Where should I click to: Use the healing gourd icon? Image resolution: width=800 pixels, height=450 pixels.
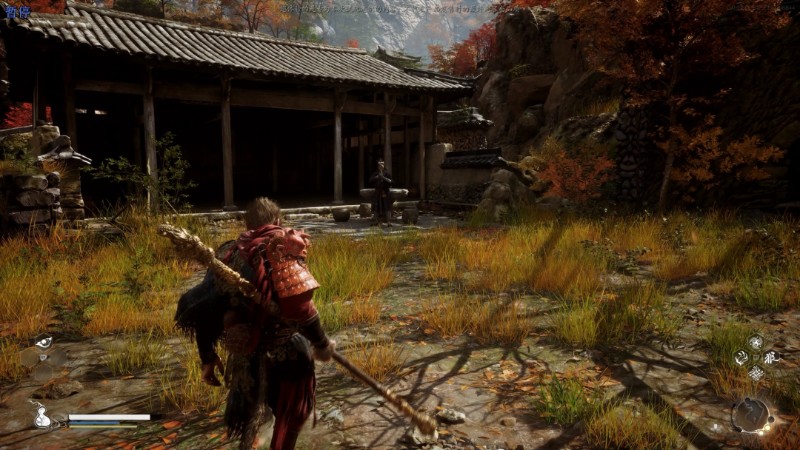pos(42,416)
